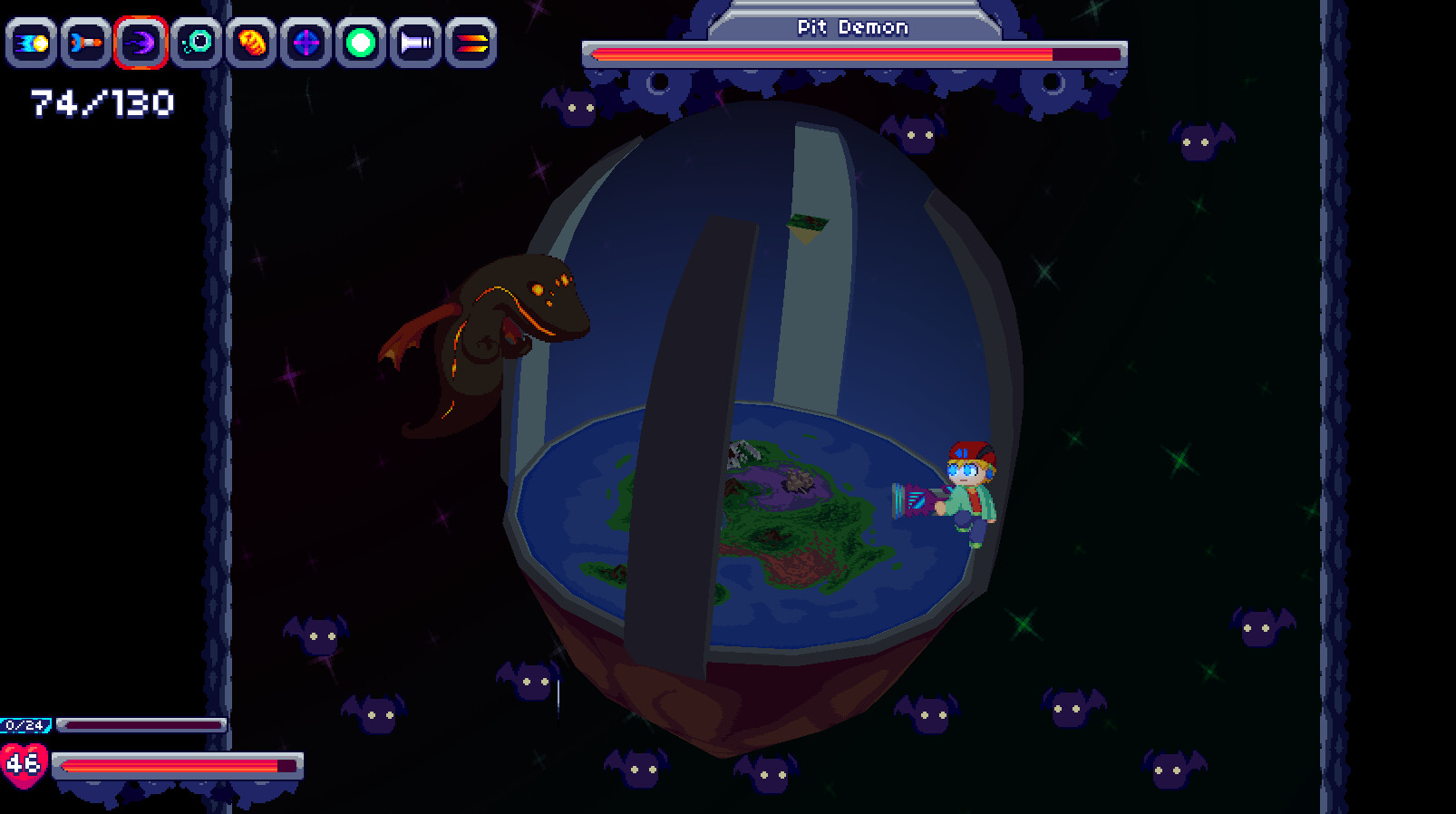Click the empty progress bar beside 0/24

coord(141,724)
